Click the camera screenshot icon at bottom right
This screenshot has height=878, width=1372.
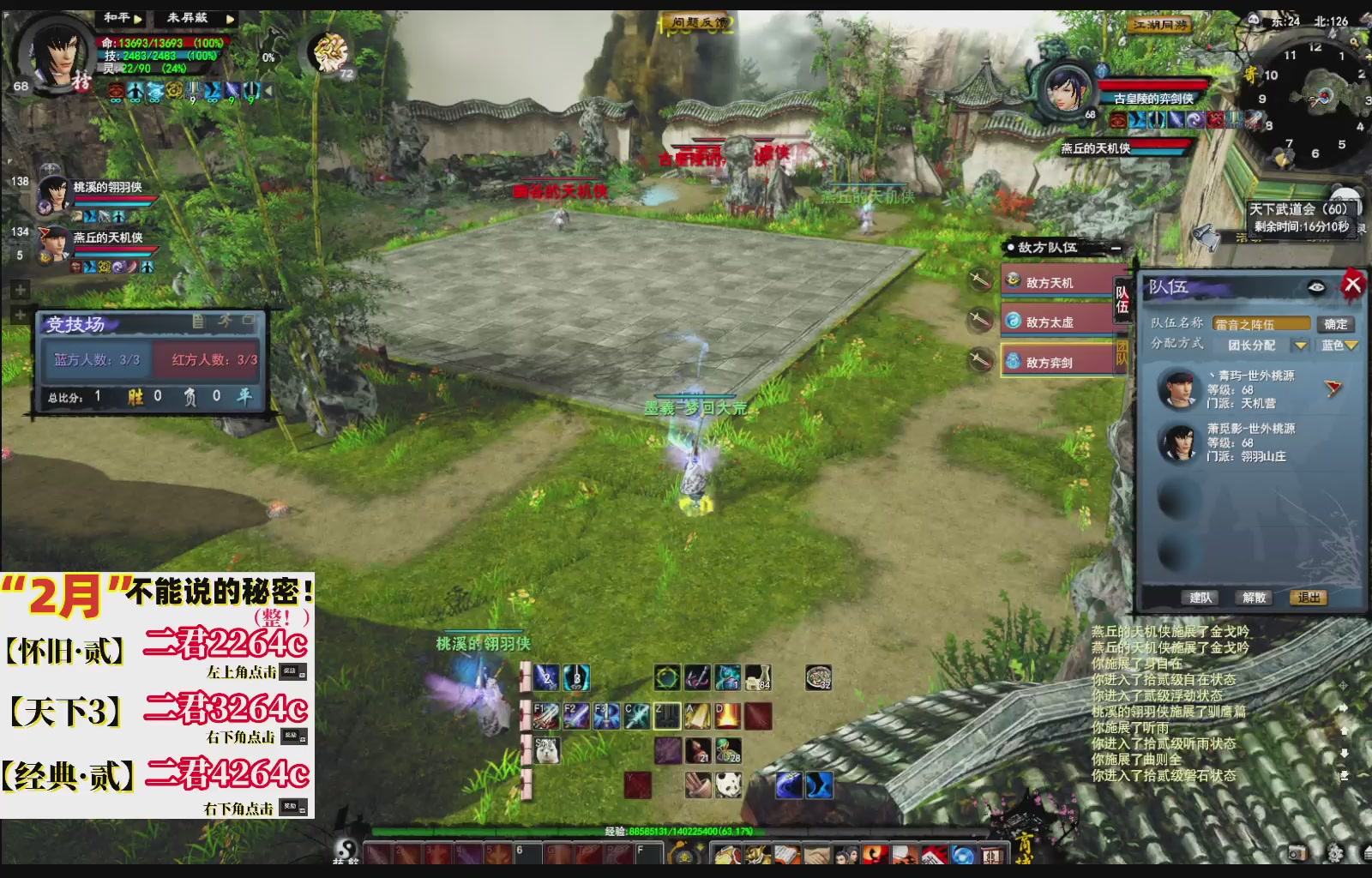tap(1298, 851)
